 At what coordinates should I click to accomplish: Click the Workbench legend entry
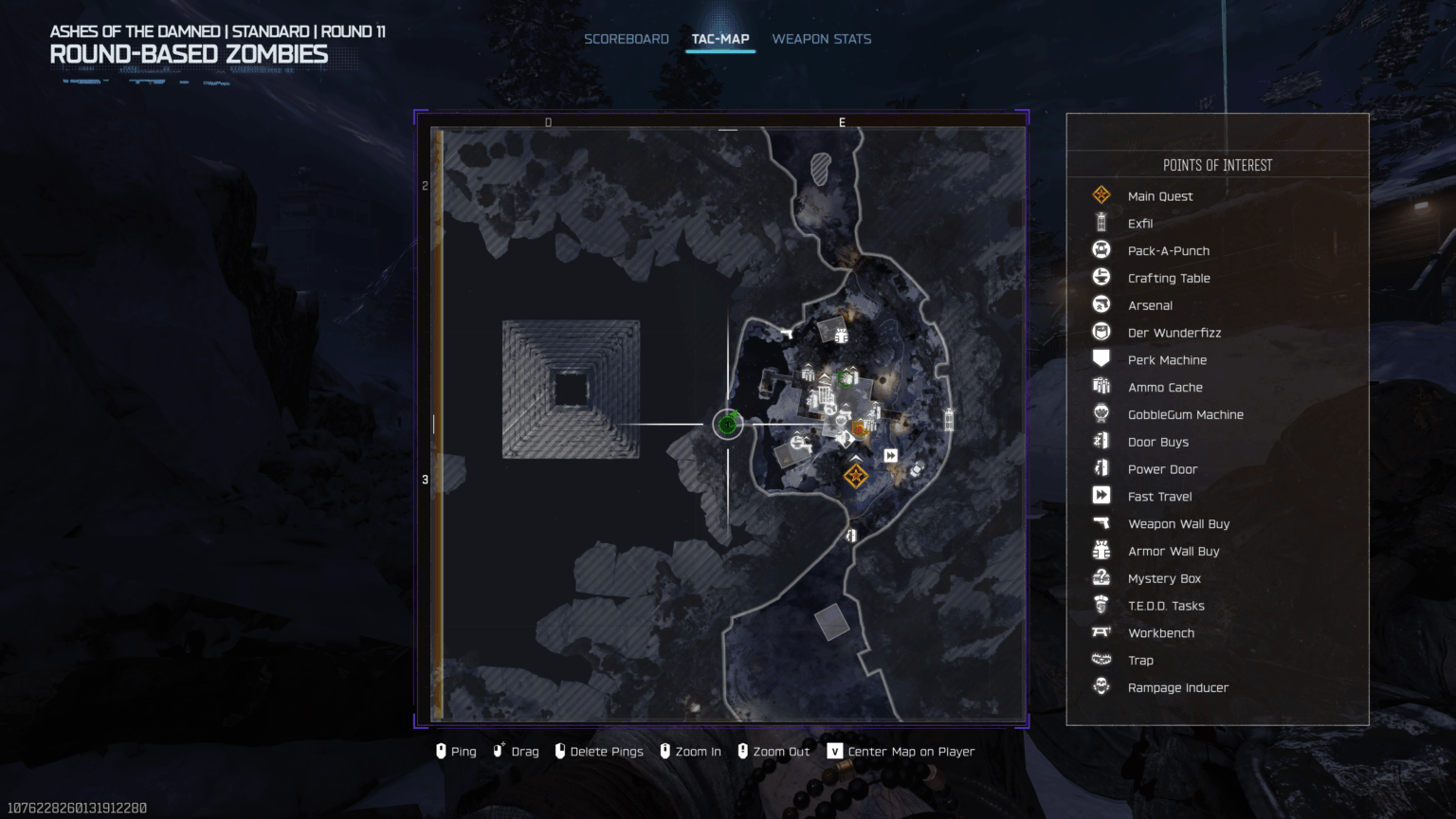click(1160, 633)
